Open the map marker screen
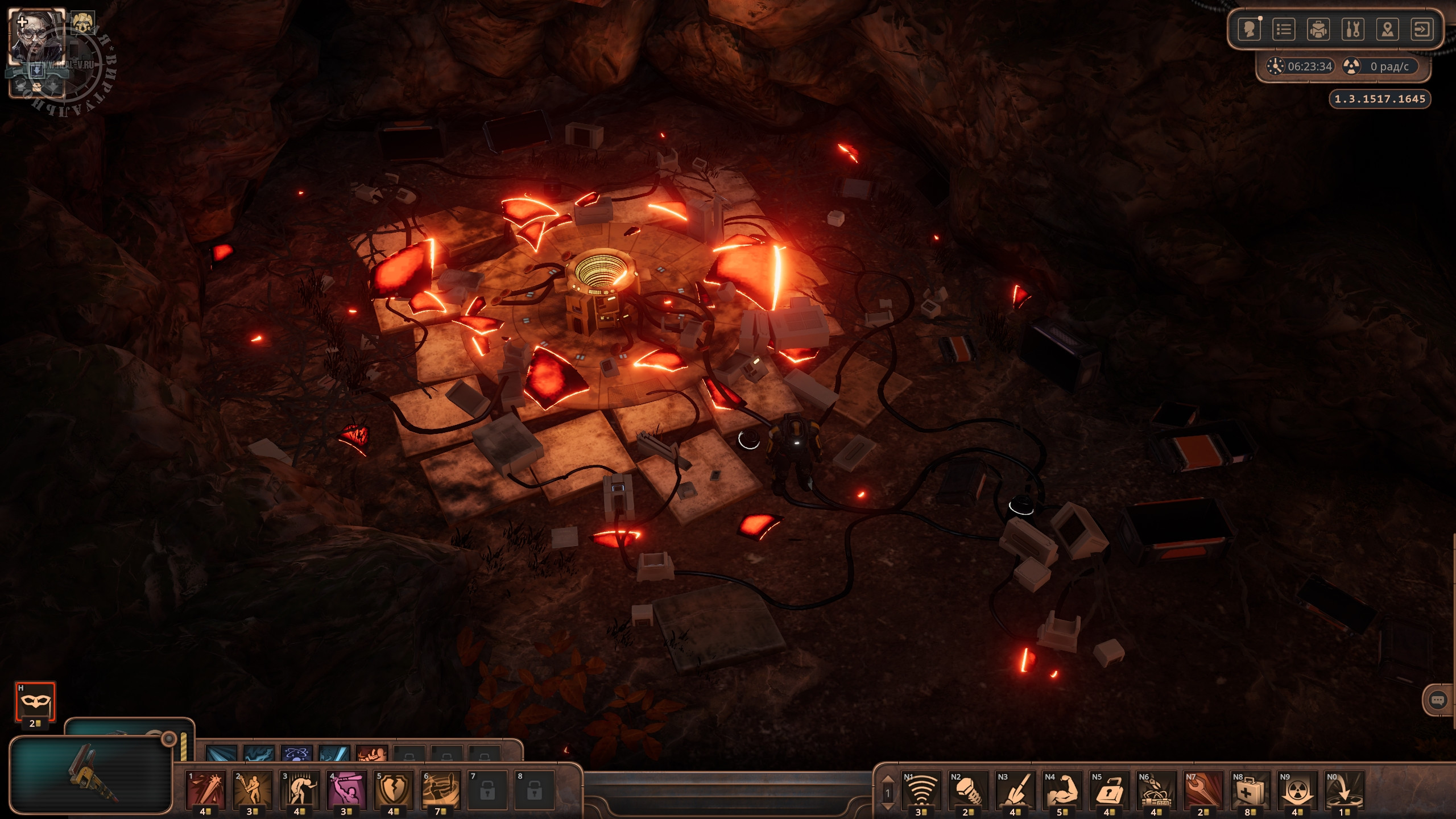Image resolution: width=1456 pixels, height=819 pixels. [1388, 29]
